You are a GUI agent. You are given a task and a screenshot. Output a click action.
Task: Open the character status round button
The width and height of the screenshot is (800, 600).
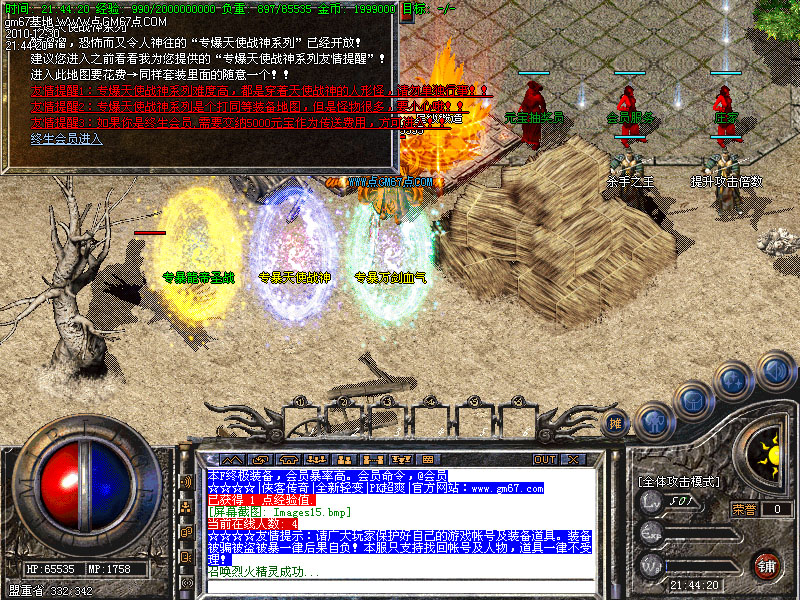(x=654, y=420)
